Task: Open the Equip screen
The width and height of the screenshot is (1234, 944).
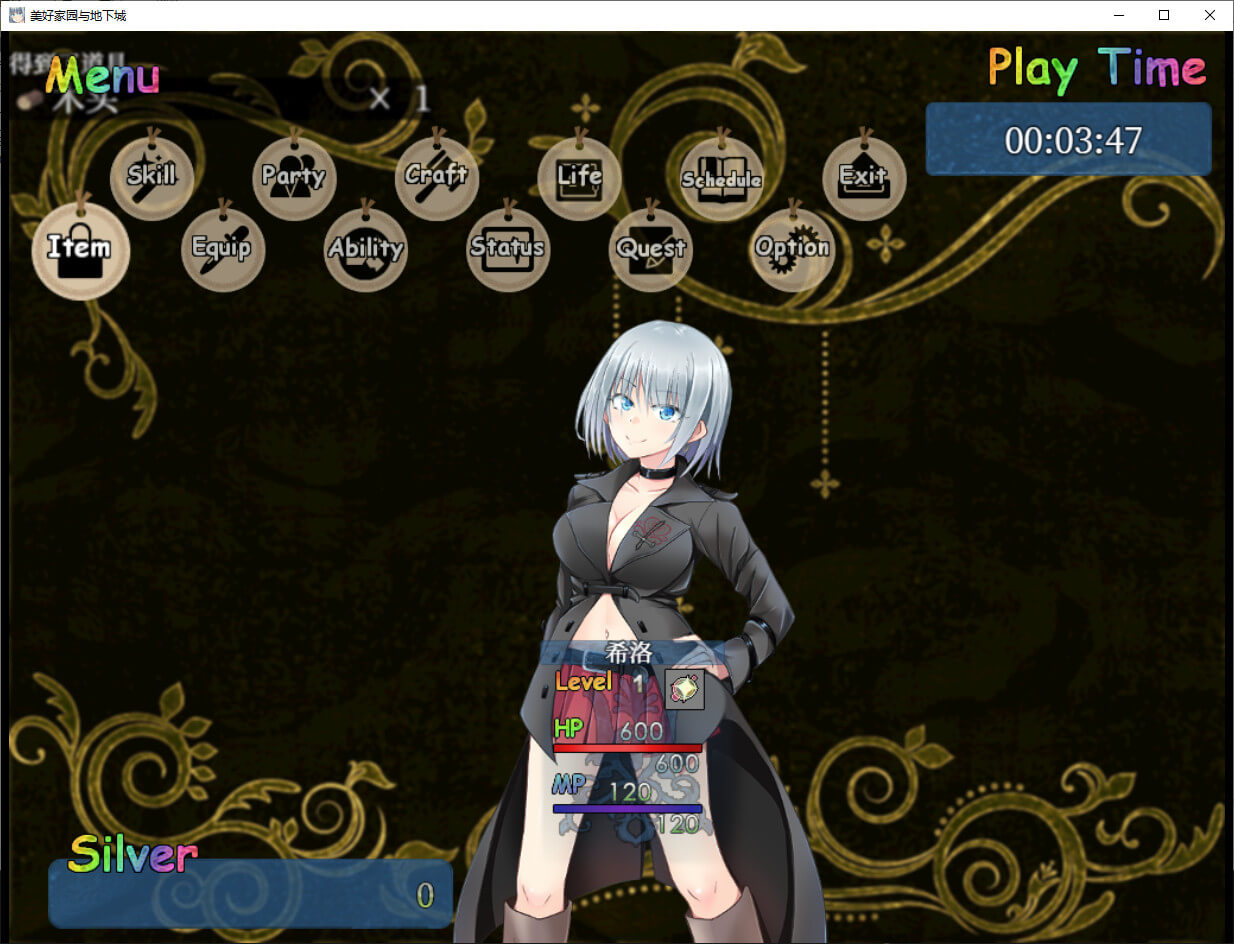Action: click(x=222, y=250)
